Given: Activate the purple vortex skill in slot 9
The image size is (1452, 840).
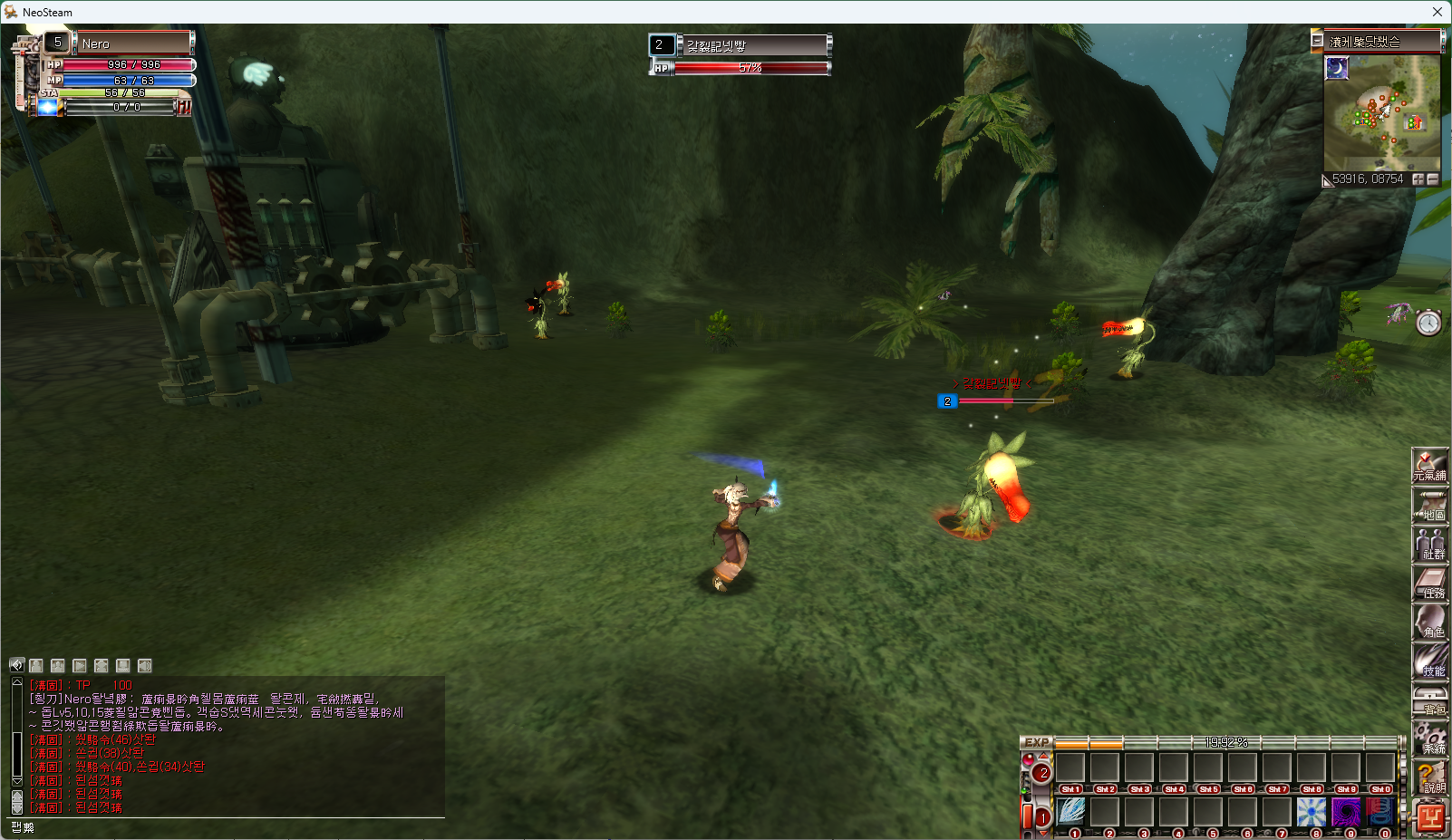Looking at the screenshot, I should pos(1346,812).
